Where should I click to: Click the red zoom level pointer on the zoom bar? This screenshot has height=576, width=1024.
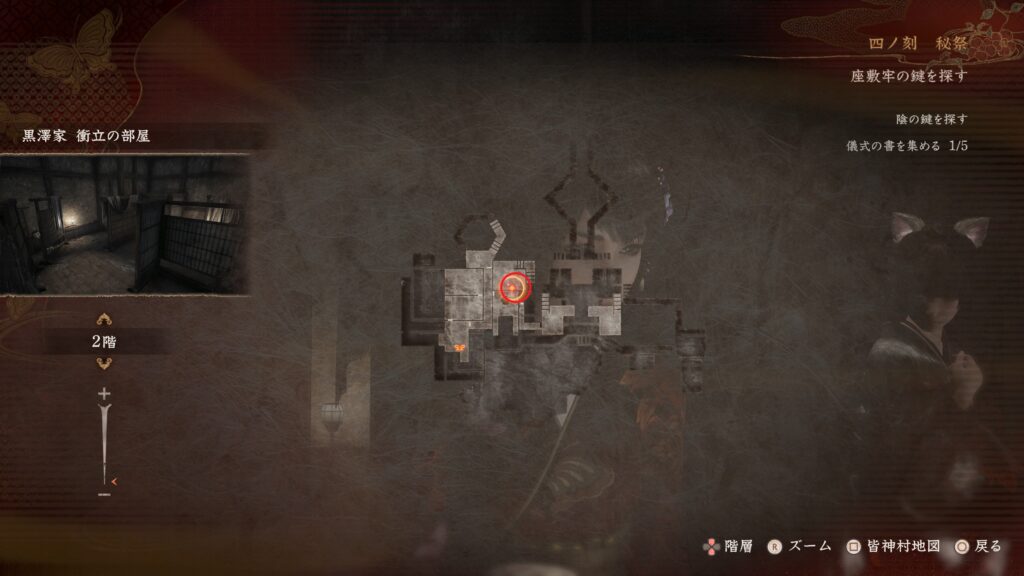[114, 481]
